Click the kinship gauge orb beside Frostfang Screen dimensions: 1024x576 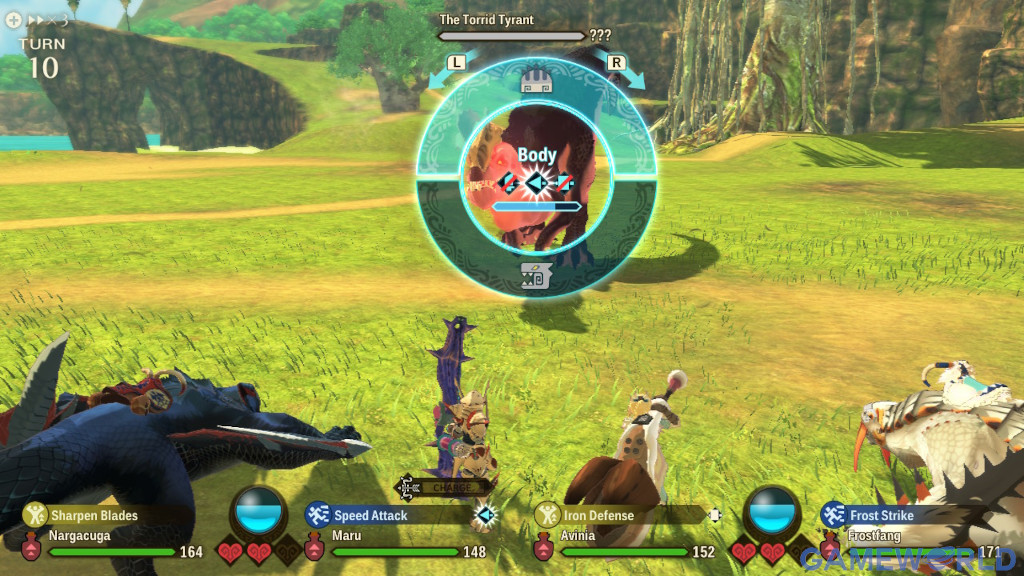tap(773, 510)
